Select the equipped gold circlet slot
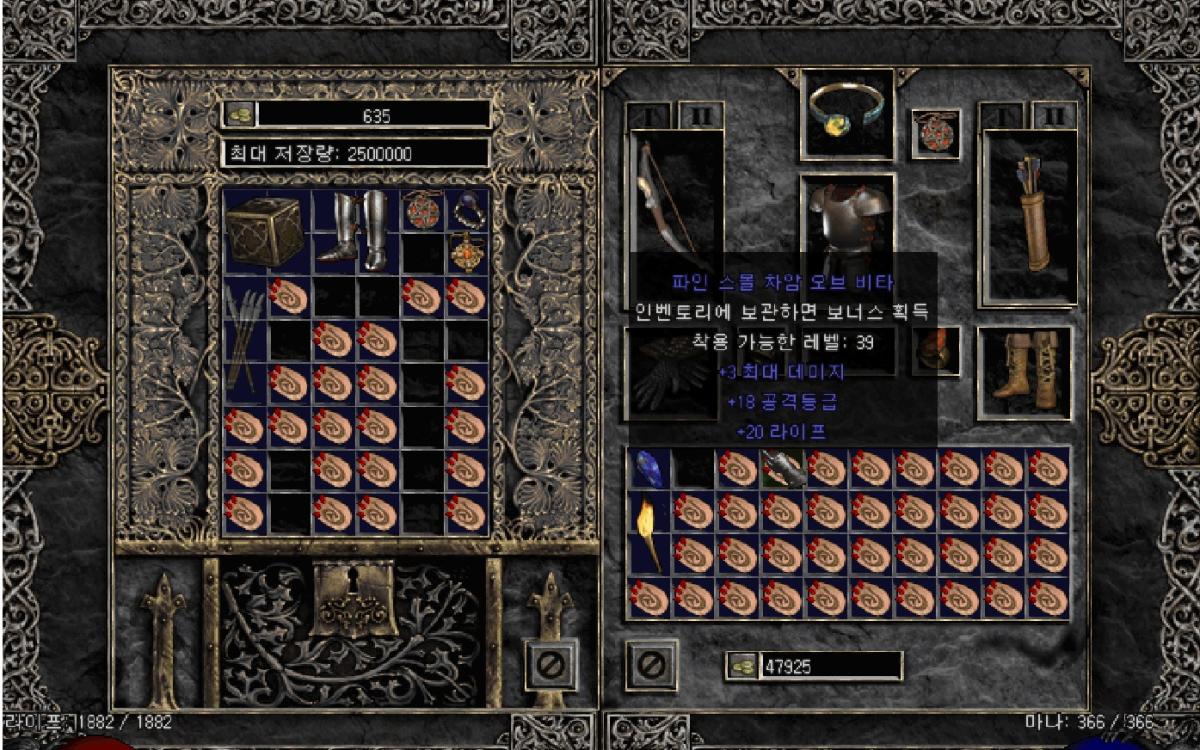 pyautogui.click(x=847, y=113)
